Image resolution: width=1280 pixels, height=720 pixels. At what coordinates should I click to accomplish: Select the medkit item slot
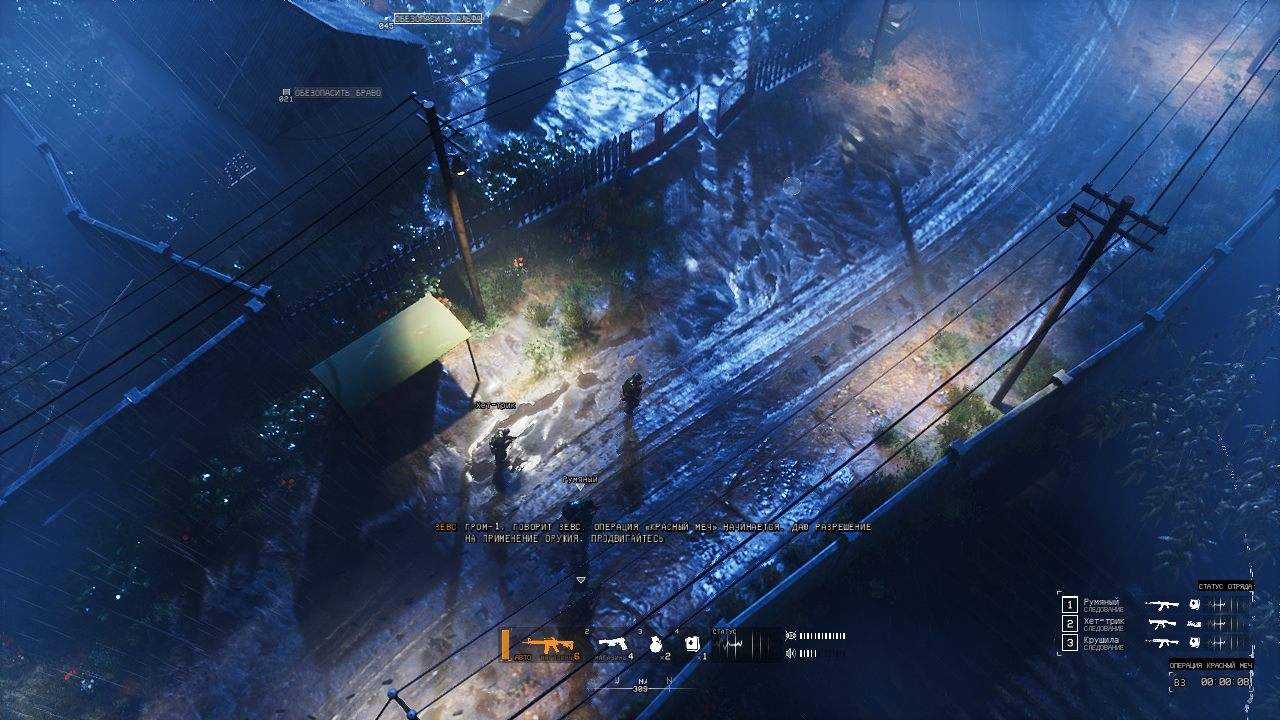point(692,645)
